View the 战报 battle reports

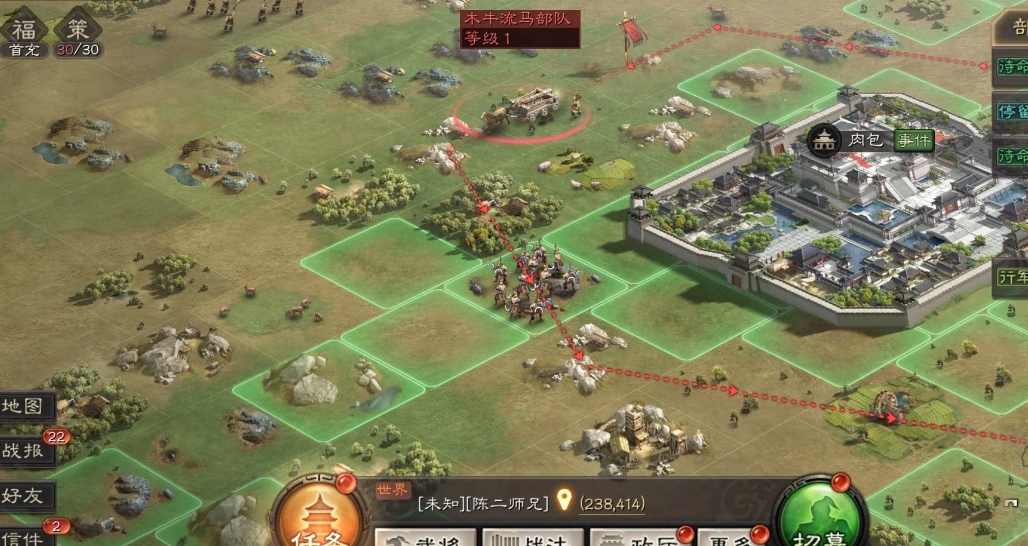click(25, 450)
